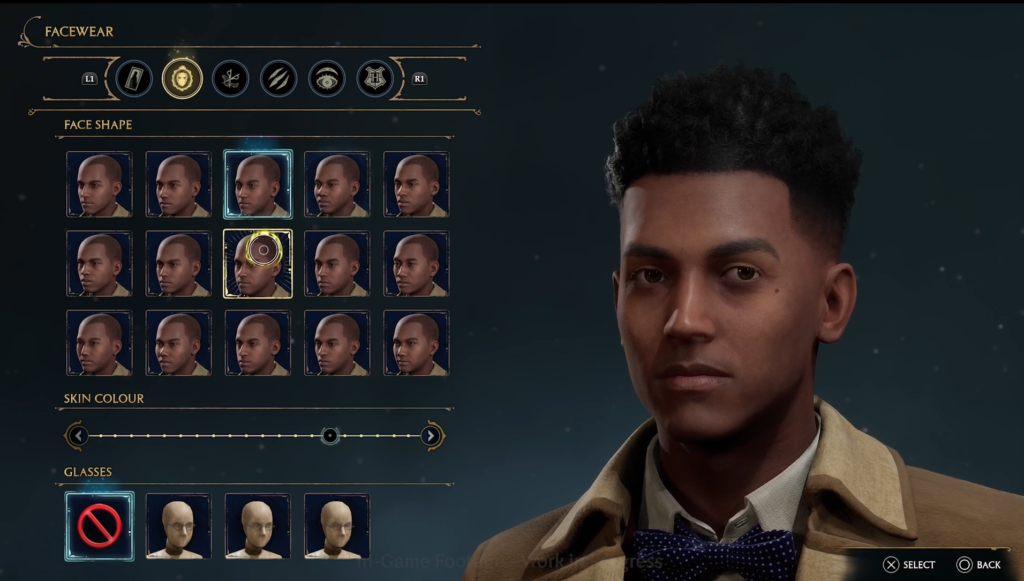Choose the no glasses option
The image size is (1024, 581).
point(99,525)
